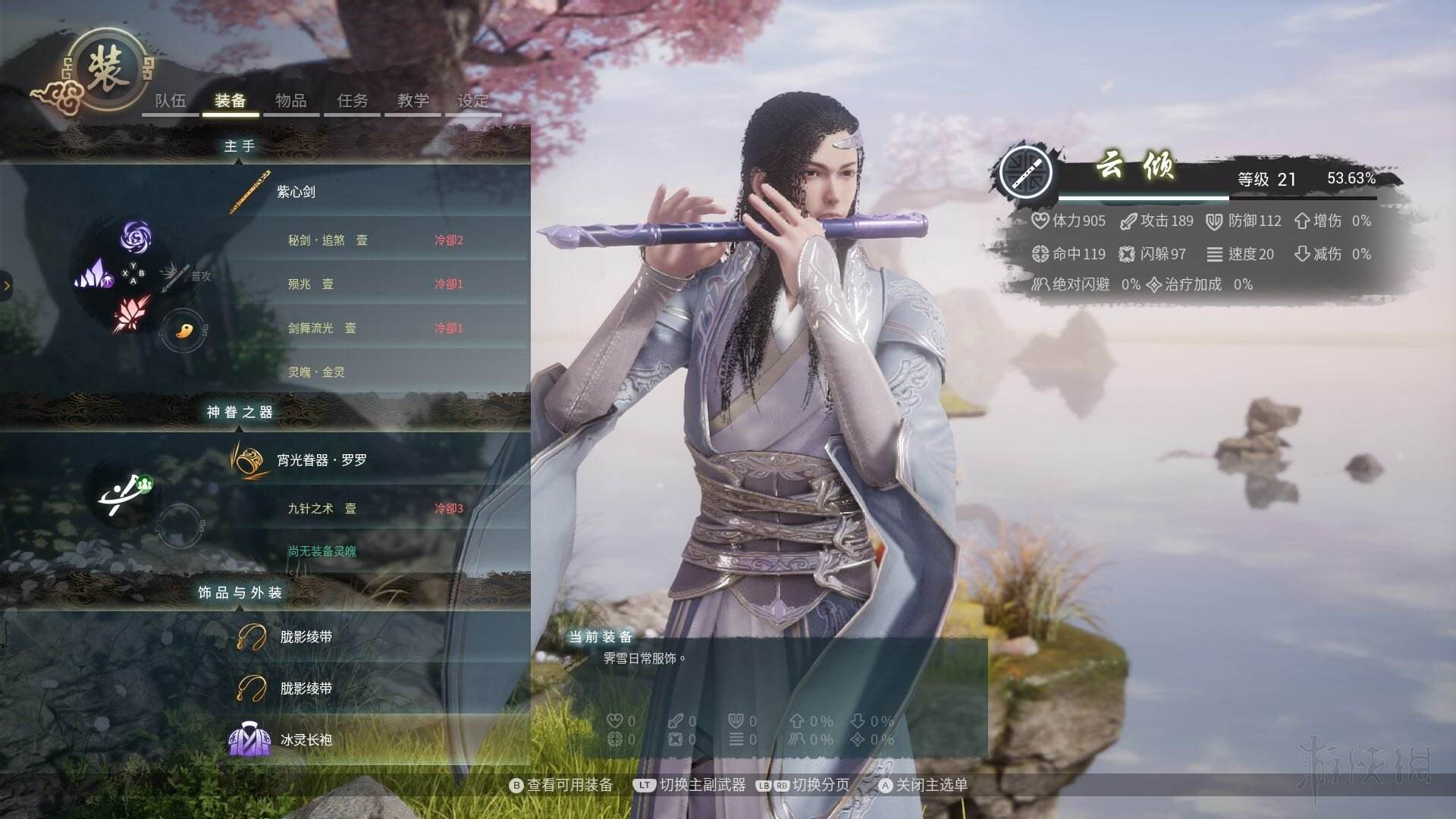1456x819 pixels.
Task: Expand the left edge arrow panel
Action: [7, 286]
